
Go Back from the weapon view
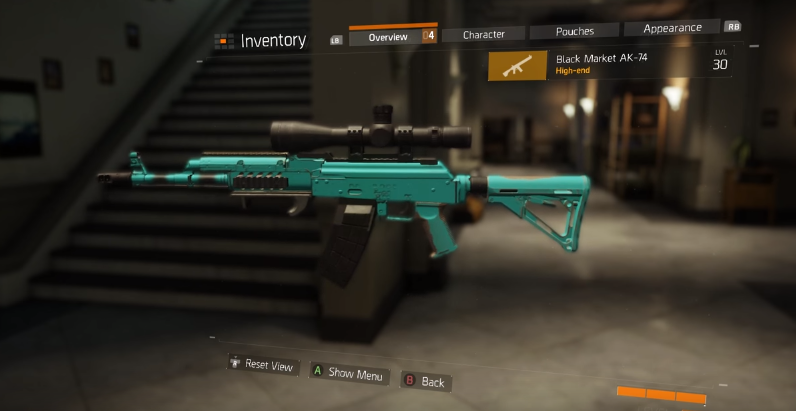(x=425, y=381)
